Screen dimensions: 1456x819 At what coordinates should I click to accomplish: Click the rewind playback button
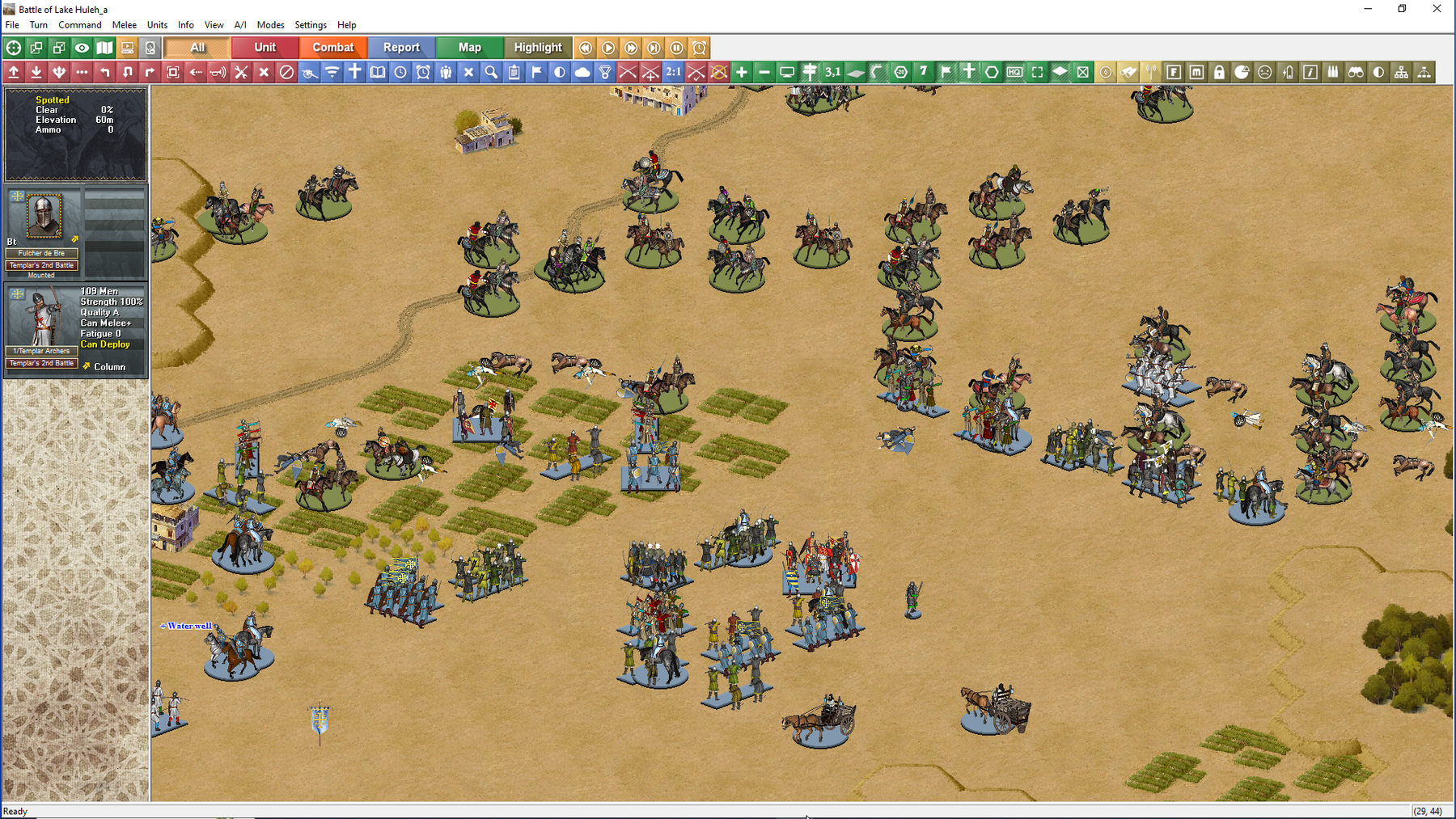pos(586,48)
